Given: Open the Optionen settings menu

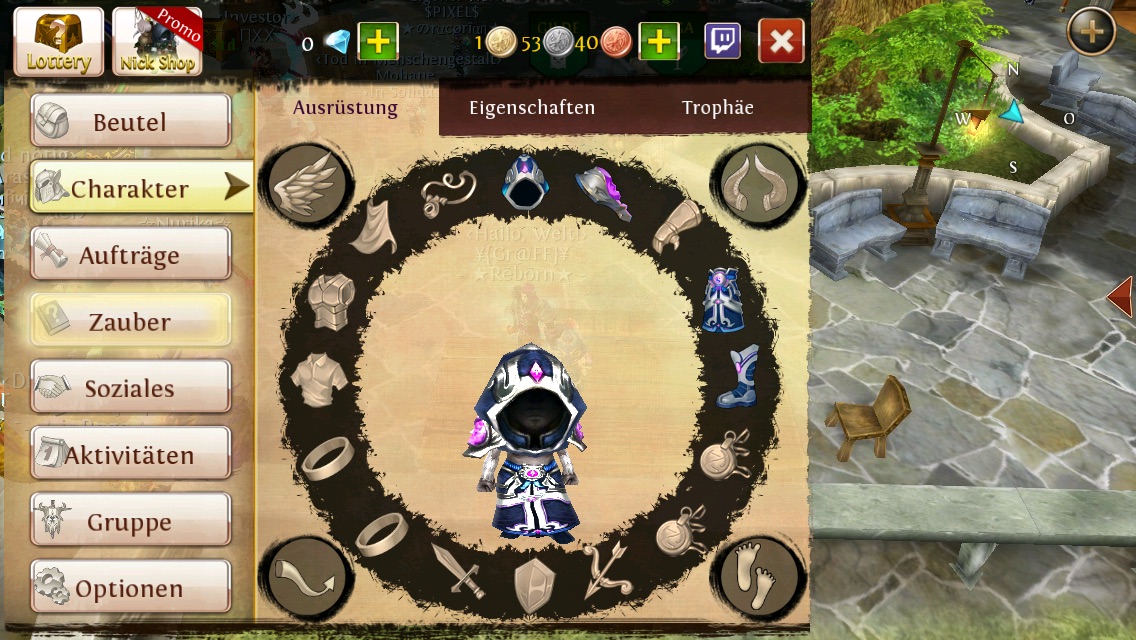Looking at the screenshot, I should click(x=130, y=588).
